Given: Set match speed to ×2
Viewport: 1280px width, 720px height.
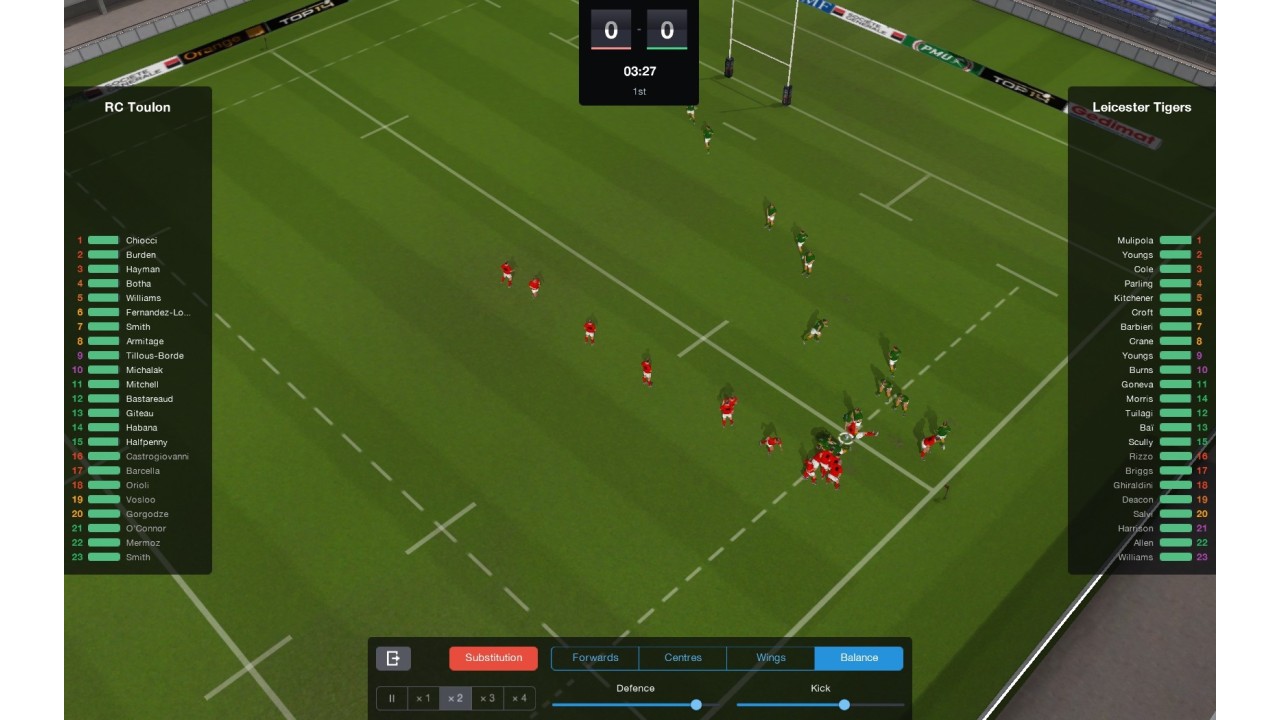Looking at the screenshot, I should pos(455,699).
